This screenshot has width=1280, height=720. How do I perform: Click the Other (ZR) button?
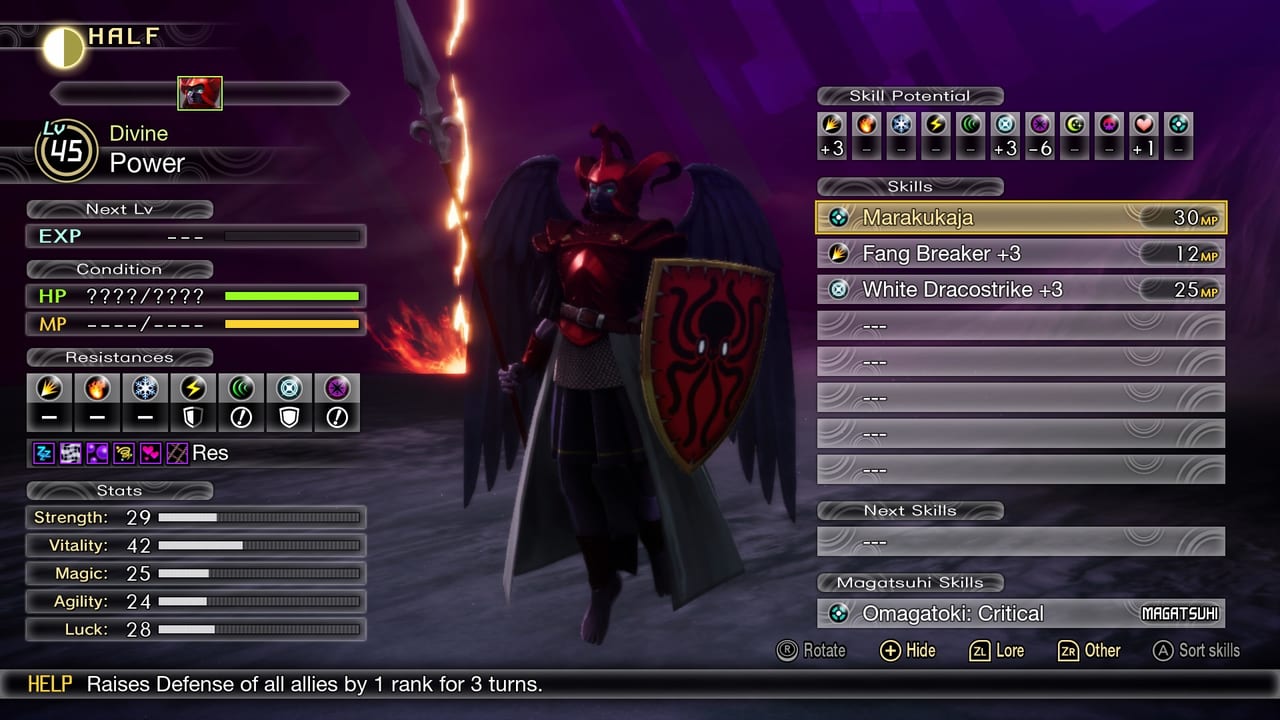click(x=1086, y=650)
